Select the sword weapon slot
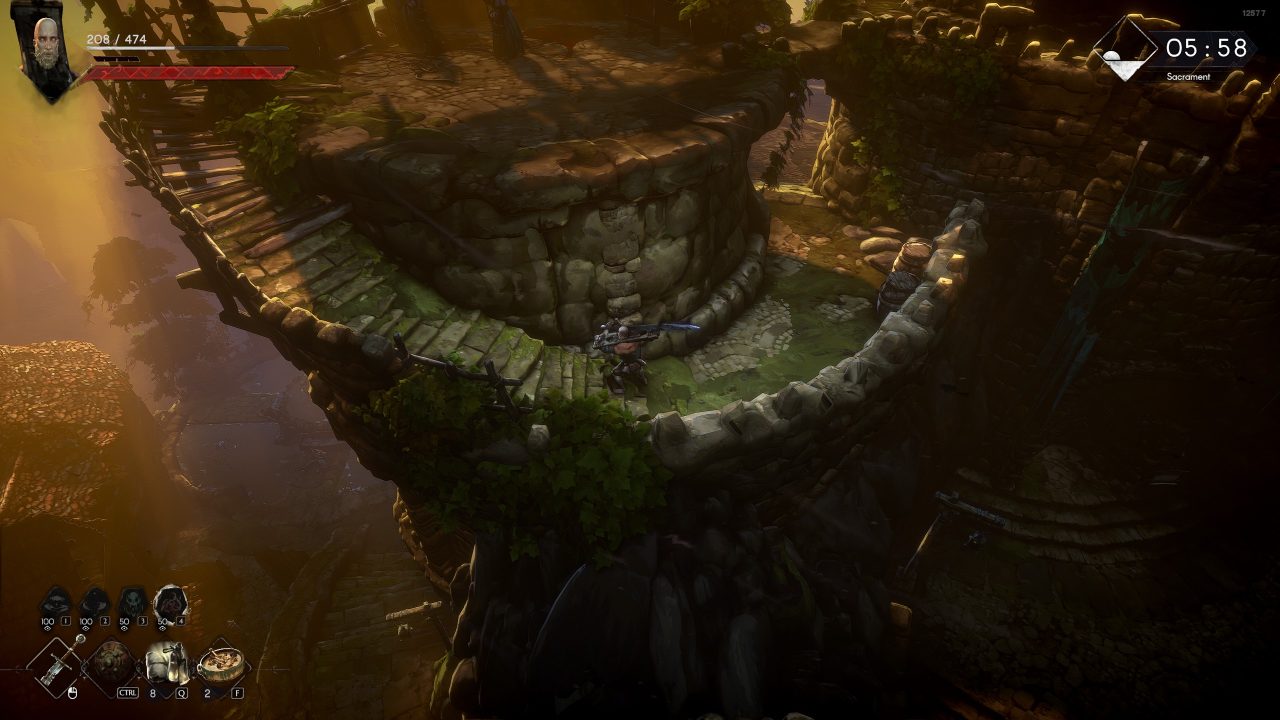The height and width of the screenshot is (720, 1280). point(55,663)
